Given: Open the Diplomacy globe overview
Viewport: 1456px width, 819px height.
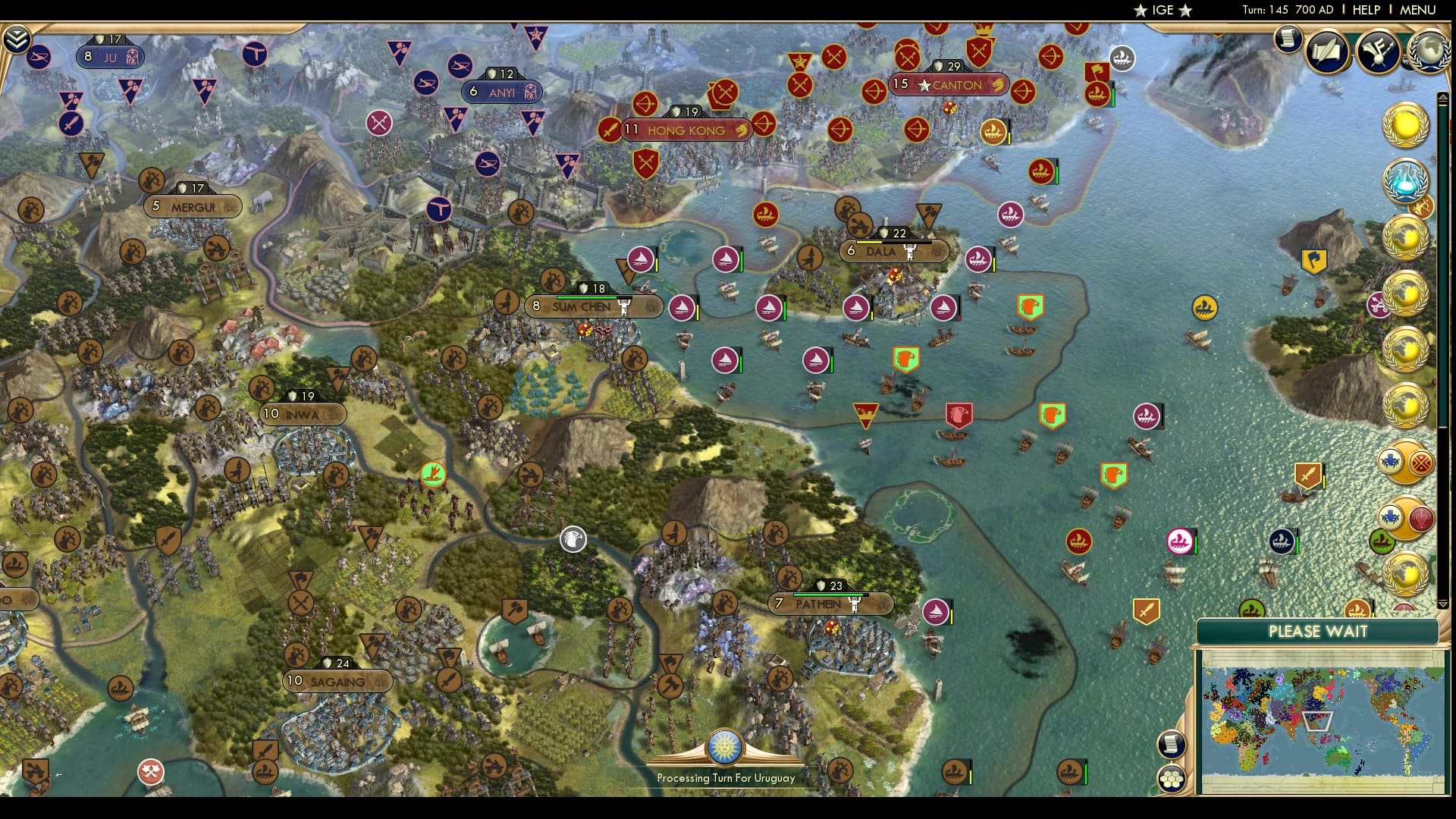Looking at the screenshot, I should click(1430, 52).
